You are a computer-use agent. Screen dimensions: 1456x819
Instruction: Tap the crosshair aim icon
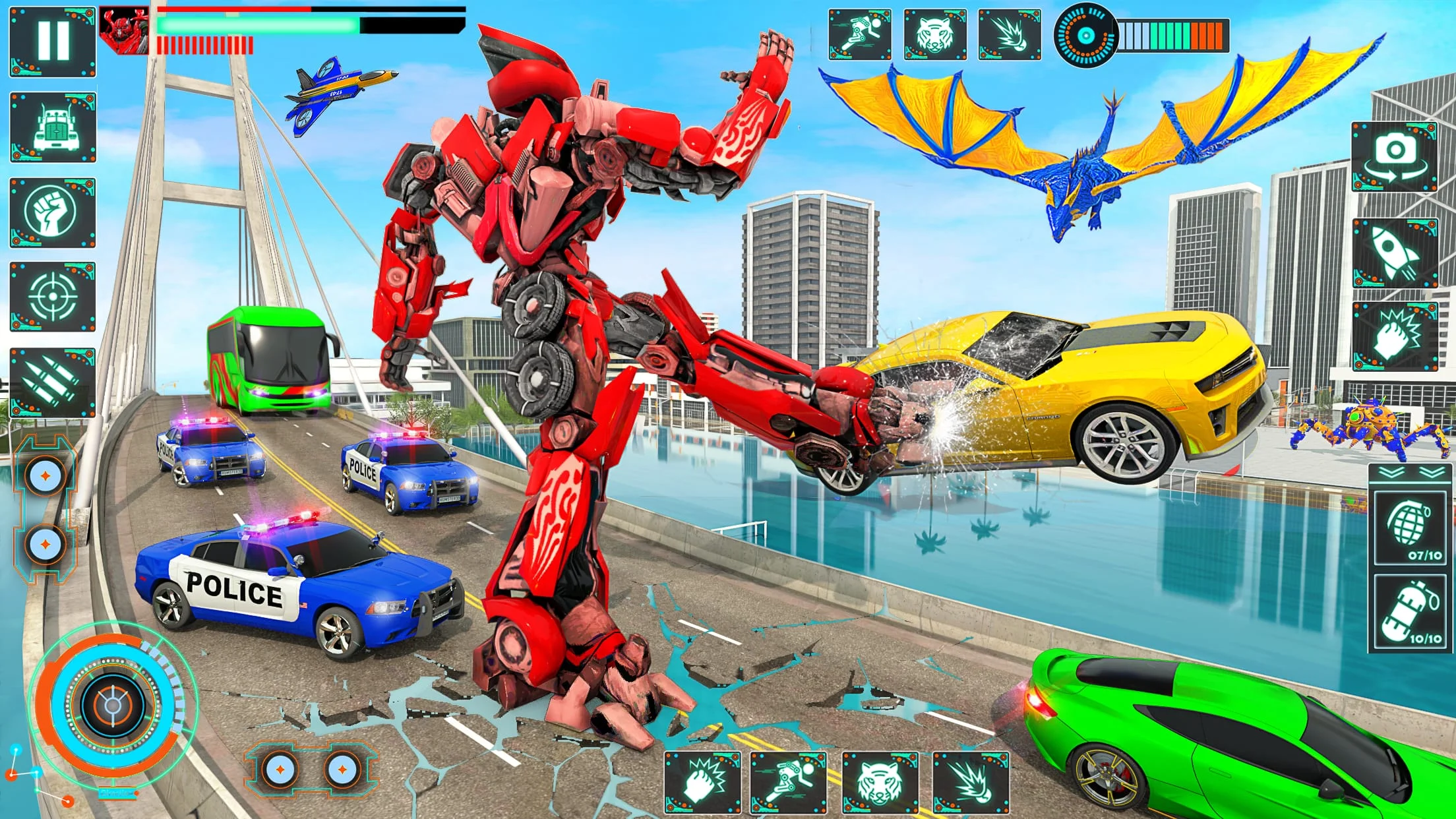[53, 297]
